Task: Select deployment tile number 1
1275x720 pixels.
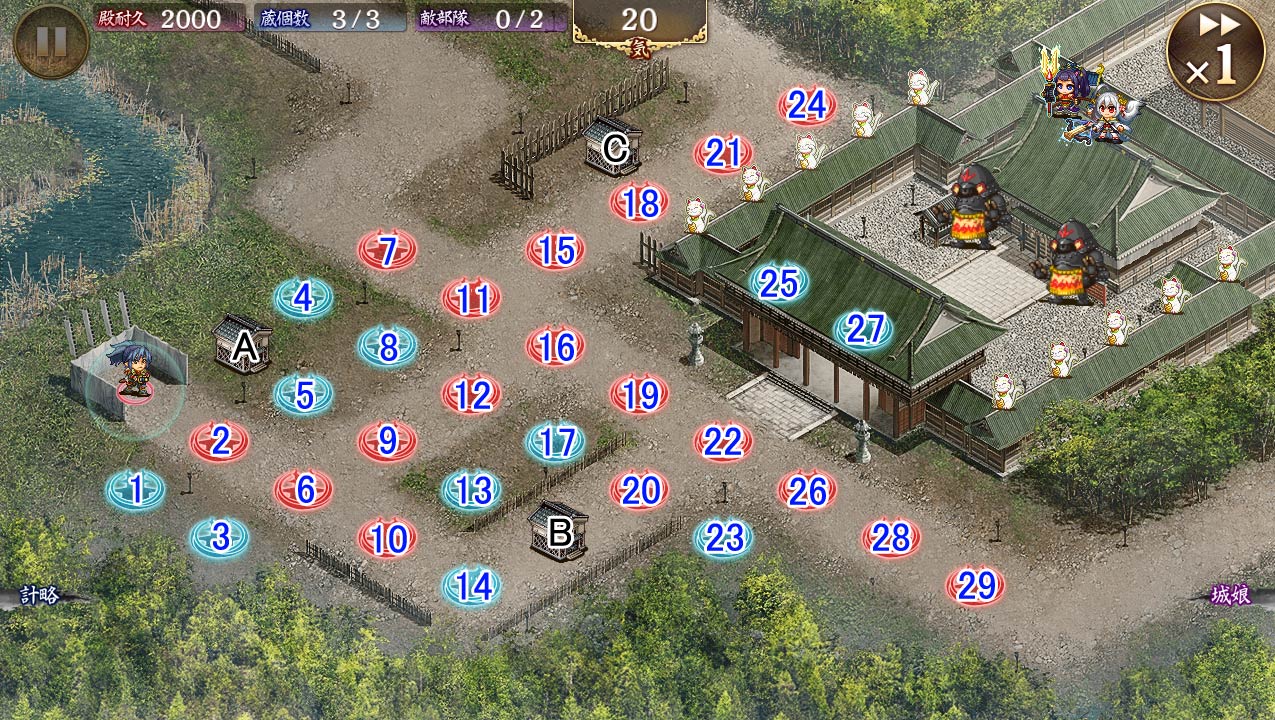Action: pos(136,489)
